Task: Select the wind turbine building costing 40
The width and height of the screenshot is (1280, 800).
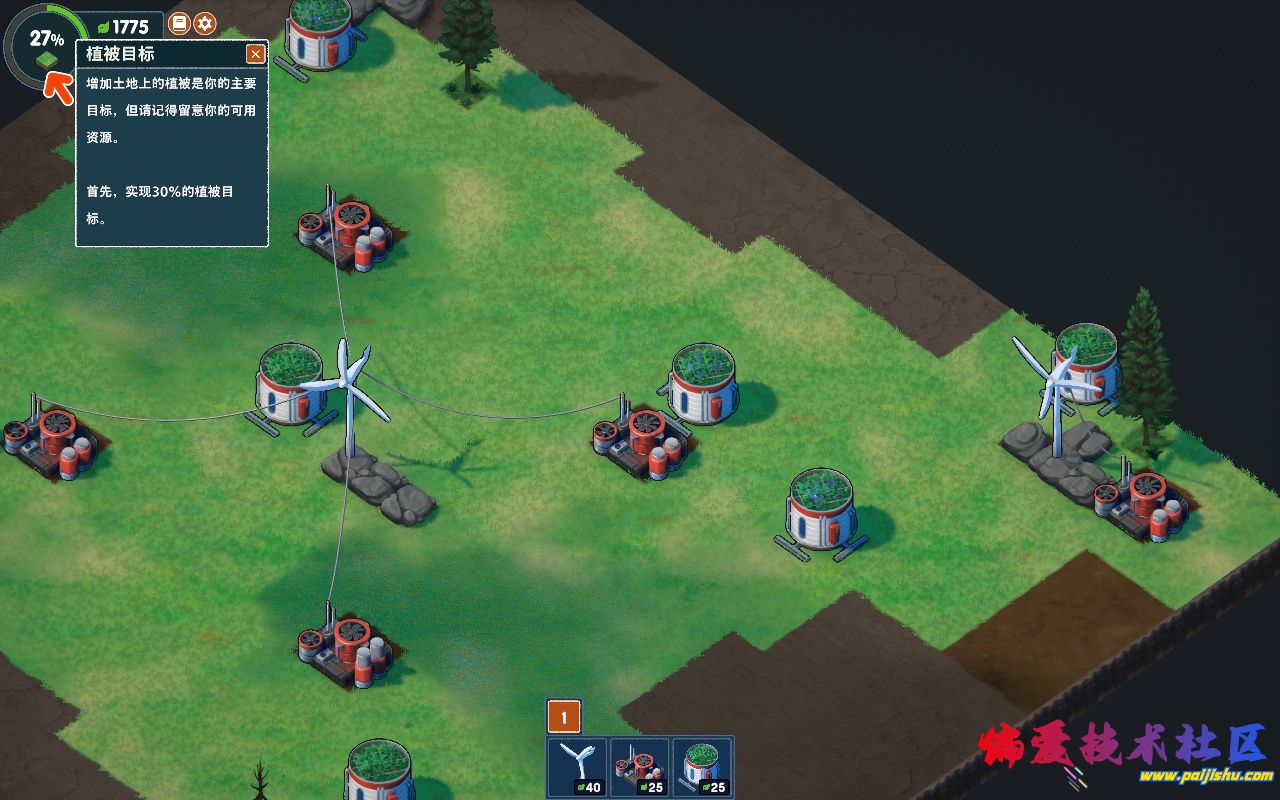Action: (x=579, y=768)
